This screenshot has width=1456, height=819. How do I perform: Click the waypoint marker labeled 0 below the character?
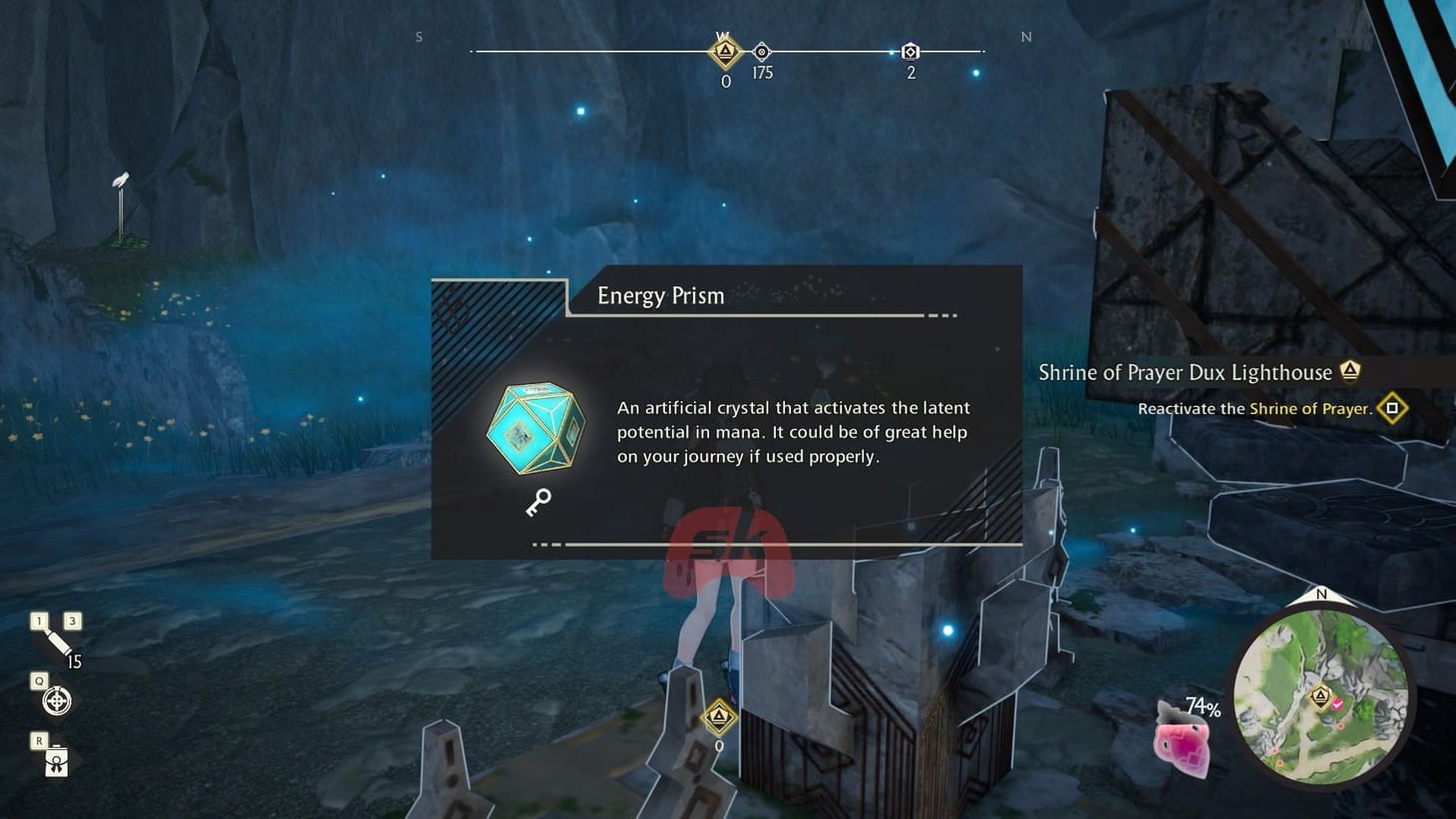pos(720,717)
